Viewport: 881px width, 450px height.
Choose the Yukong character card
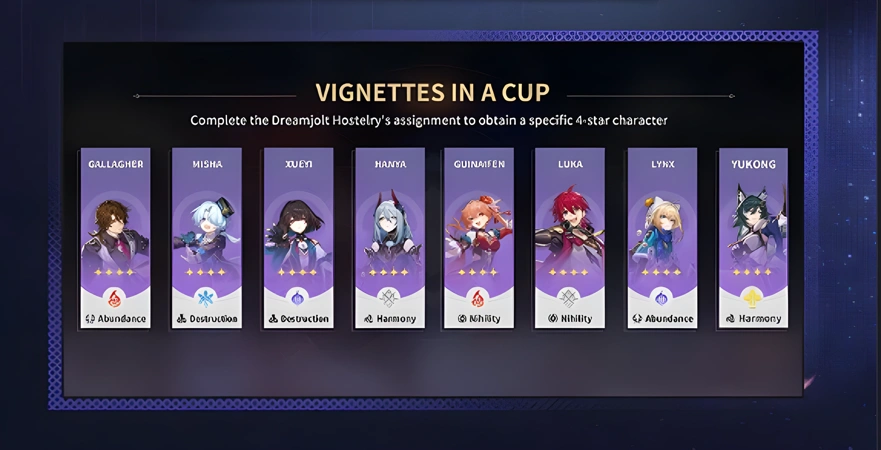(x=752, y=238)
